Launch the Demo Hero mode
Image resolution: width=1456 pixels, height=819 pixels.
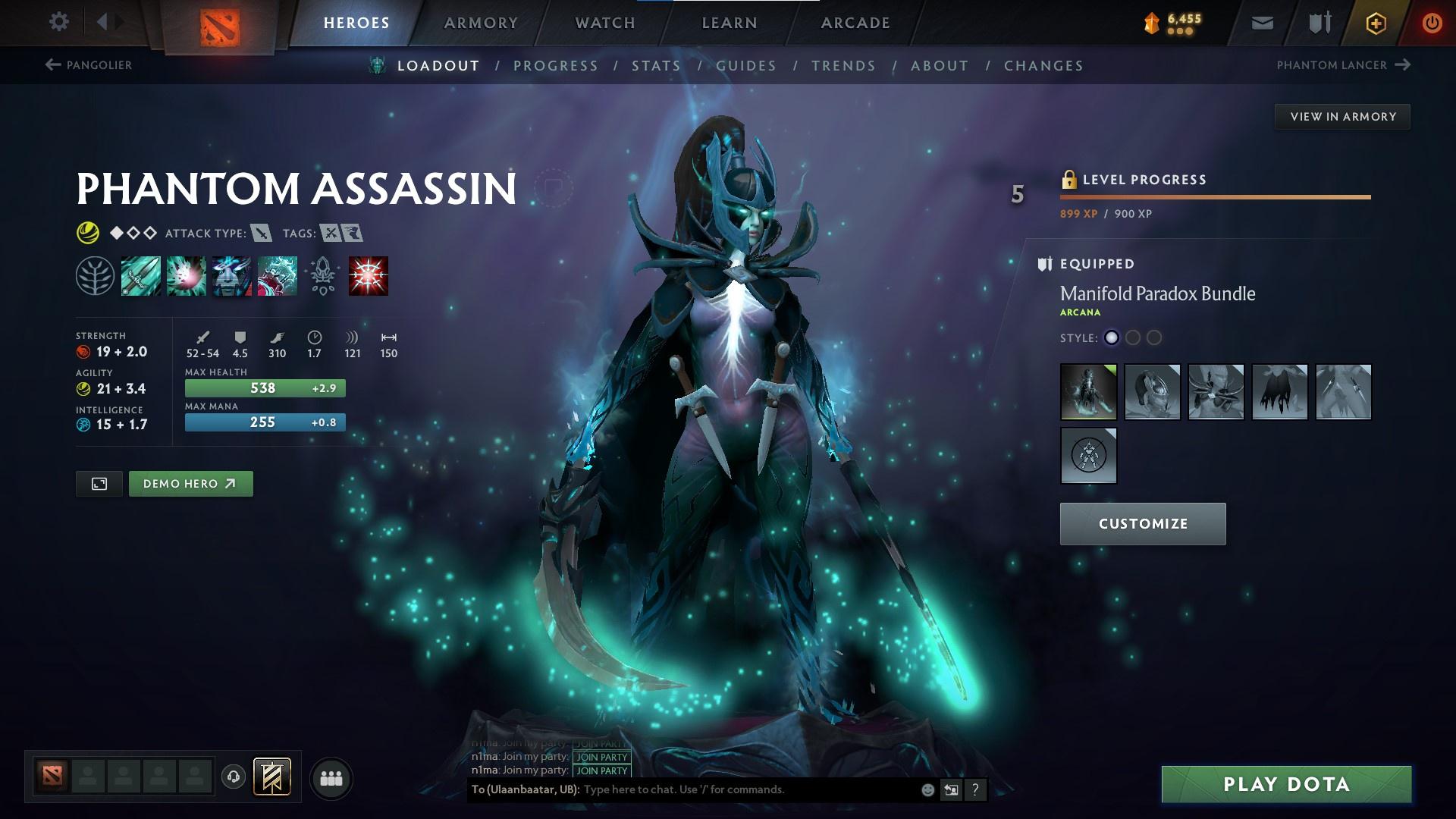(x=190, y=484)
